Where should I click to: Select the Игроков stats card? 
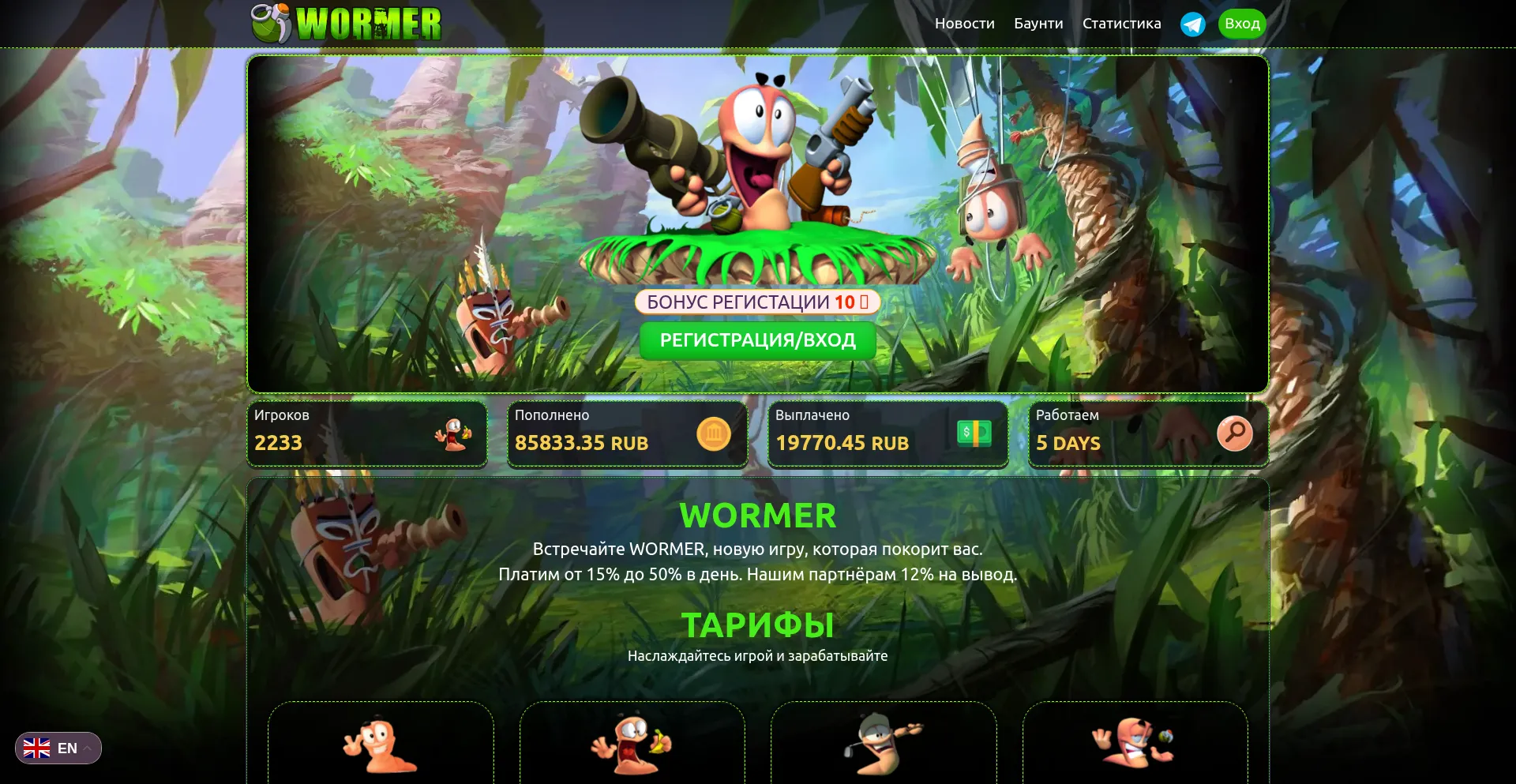[x=366, y=433]
